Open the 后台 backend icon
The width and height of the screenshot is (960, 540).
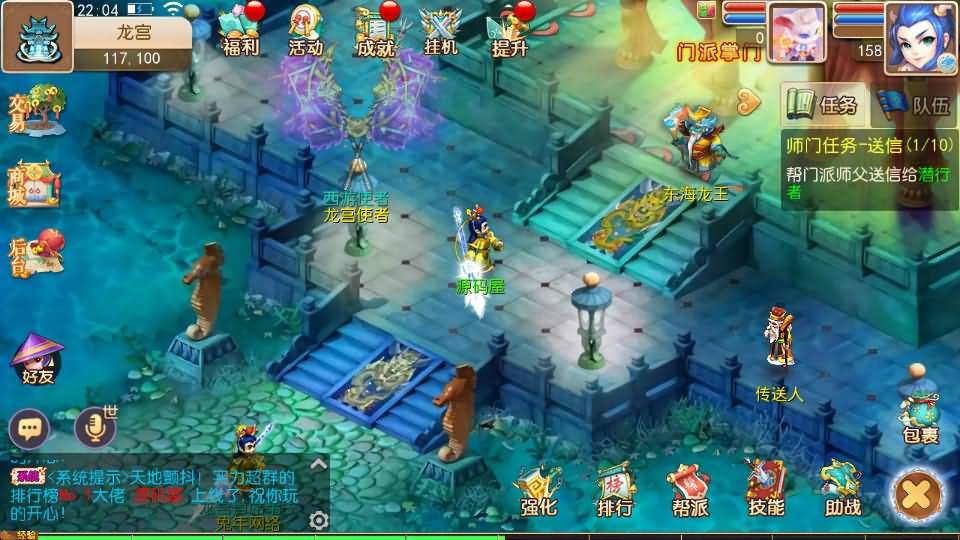click(x=35, y=252)
